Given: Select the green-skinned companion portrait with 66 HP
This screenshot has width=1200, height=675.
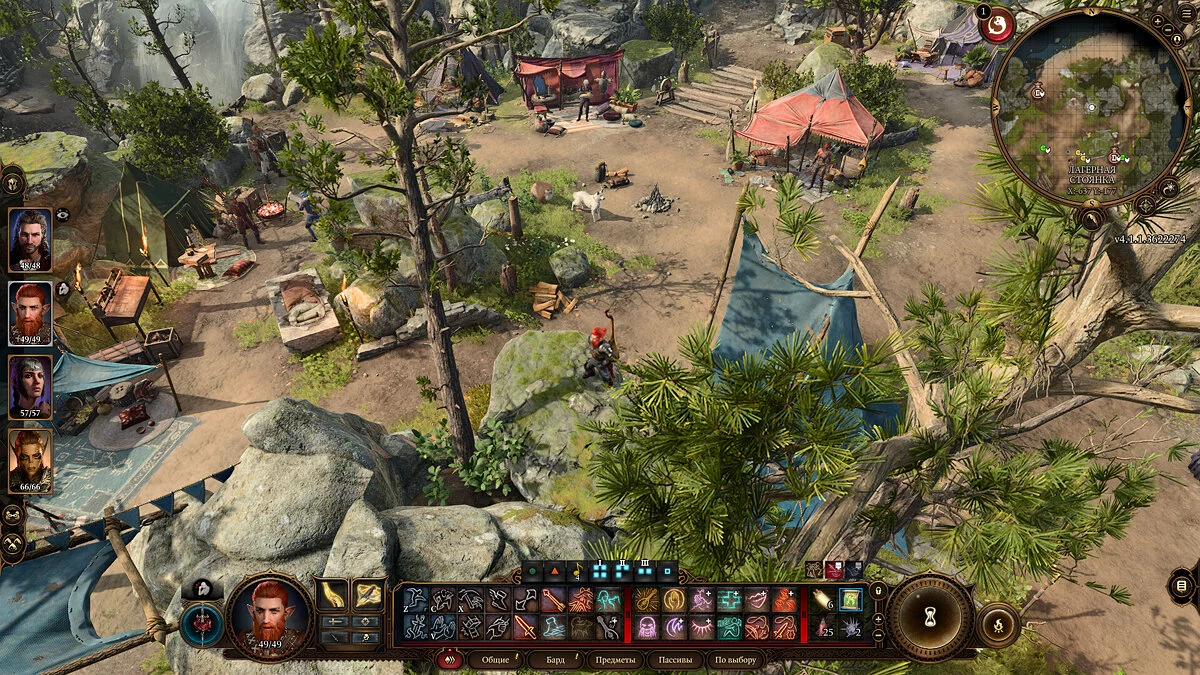Looking at the screenshot, I should (31, 460).
